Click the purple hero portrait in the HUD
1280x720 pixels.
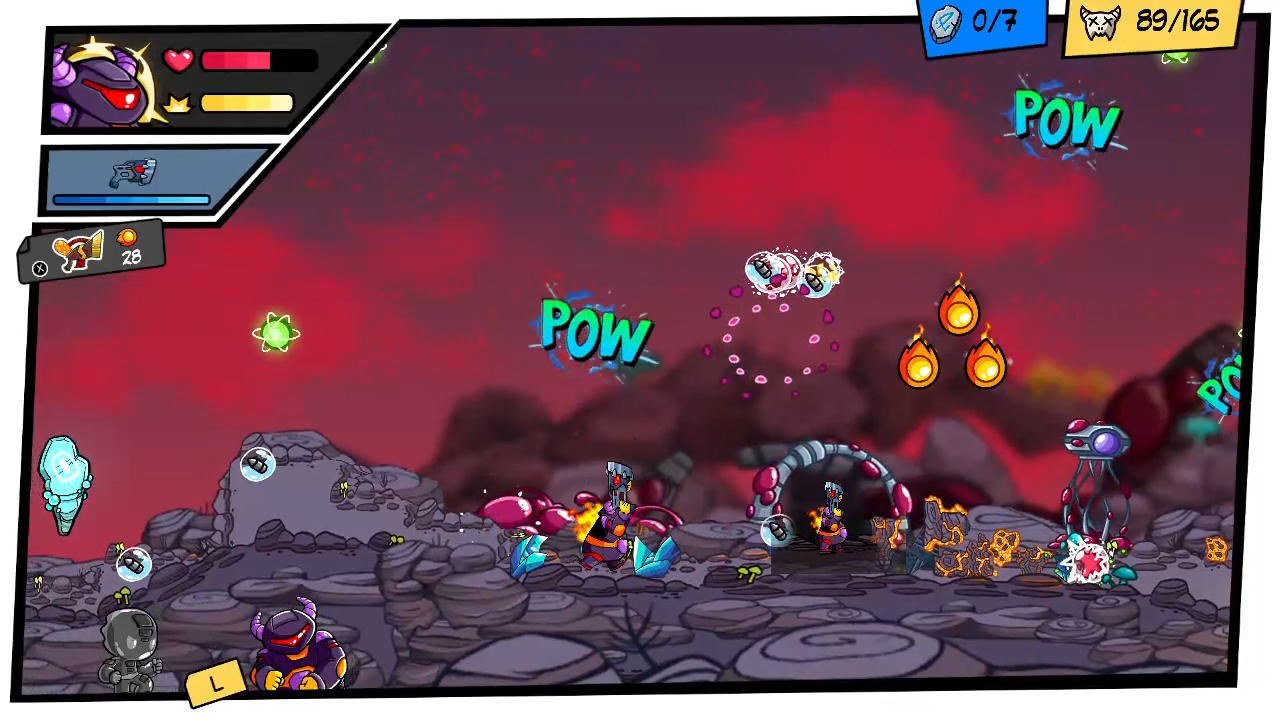click(x=100, y=82)
